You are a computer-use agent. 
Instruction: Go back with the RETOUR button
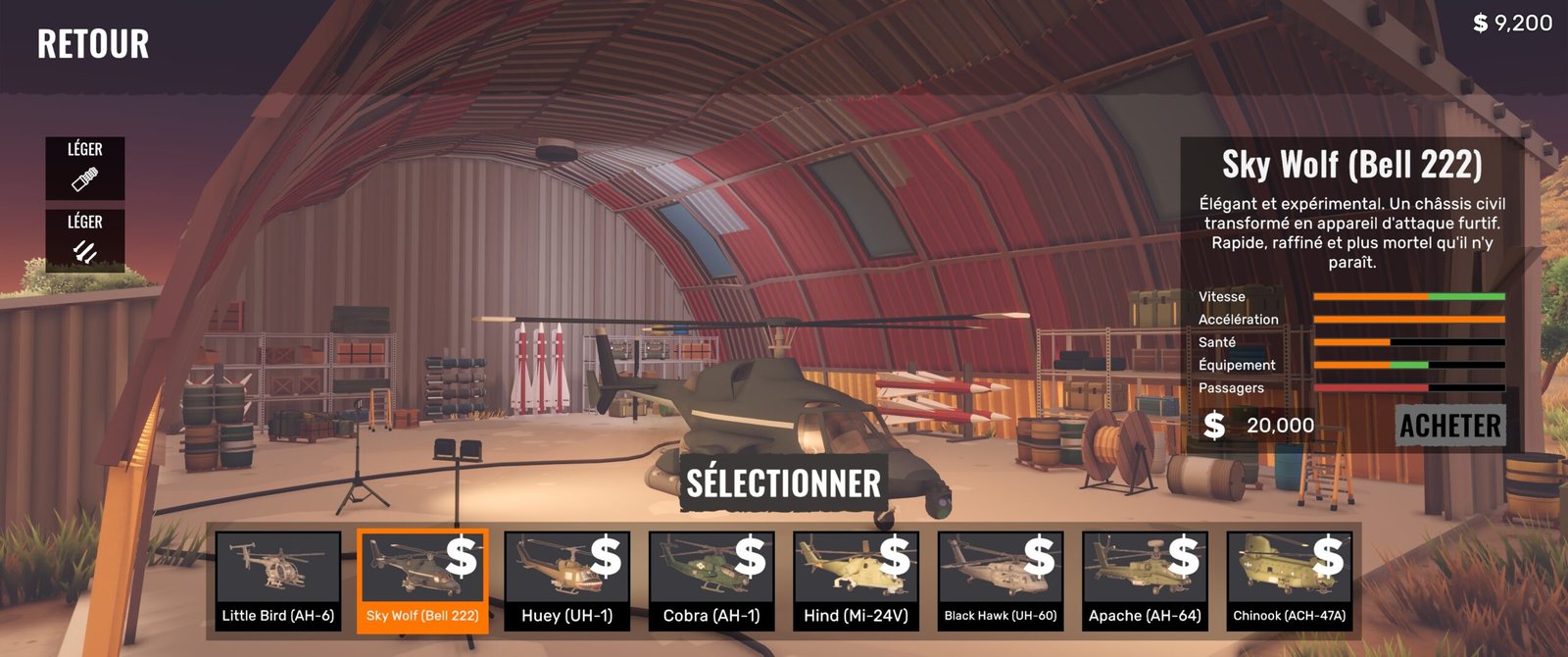coord(93,44)
